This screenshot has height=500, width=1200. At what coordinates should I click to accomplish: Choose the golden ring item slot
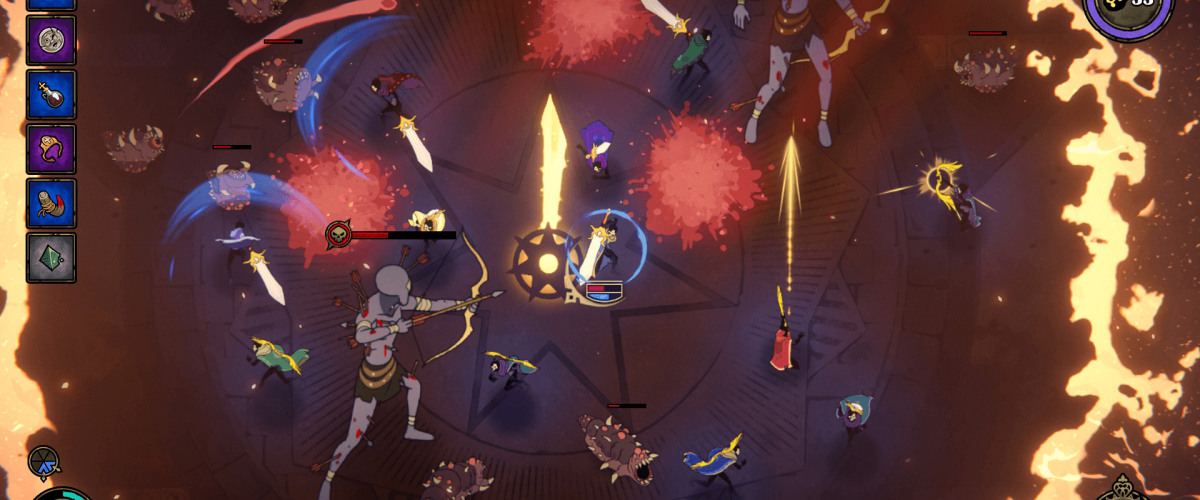click(x=51, y=149)
